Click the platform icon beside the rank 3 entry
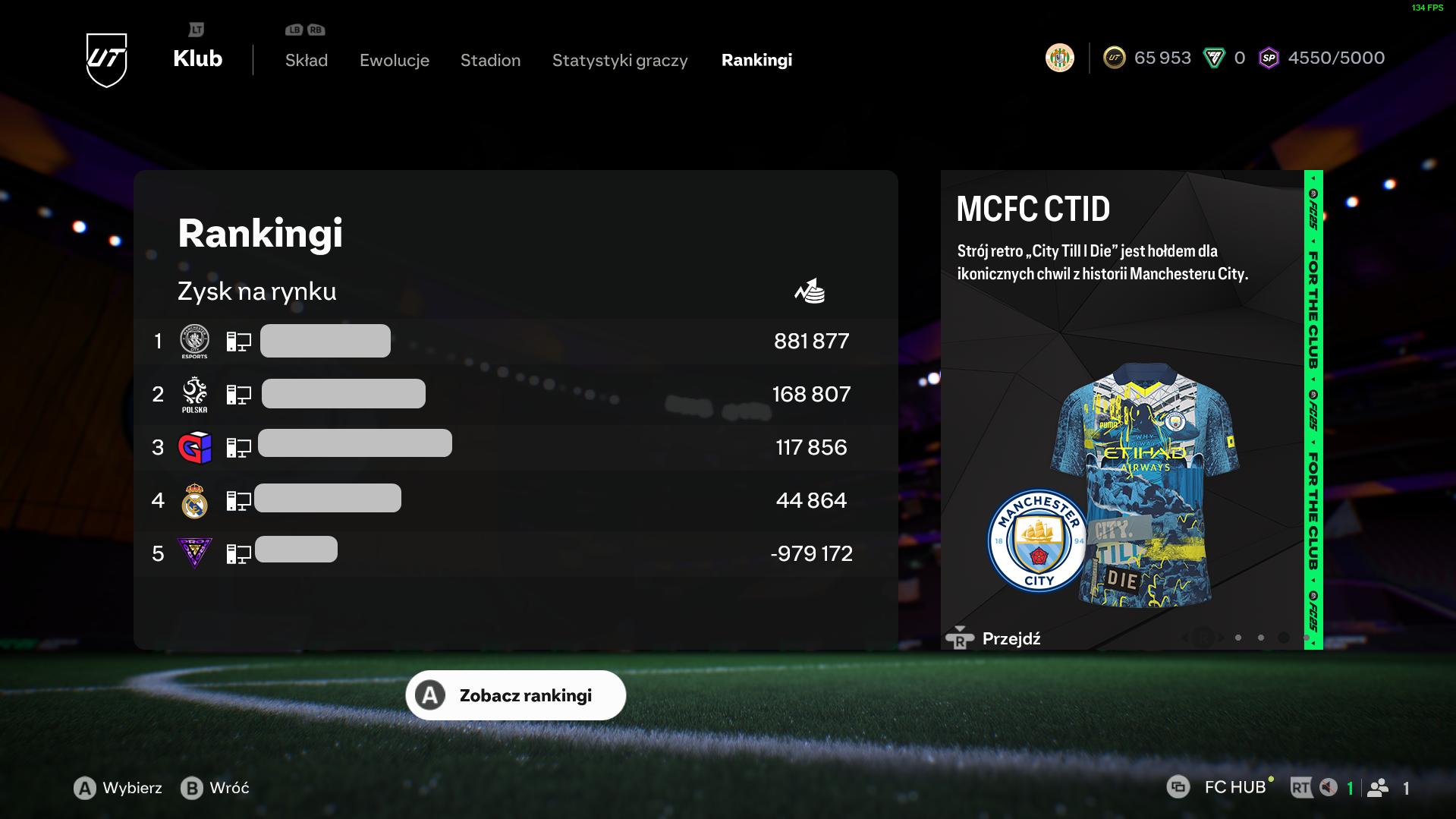Viewport: 1456px width, 819px height. coord(237,447)
